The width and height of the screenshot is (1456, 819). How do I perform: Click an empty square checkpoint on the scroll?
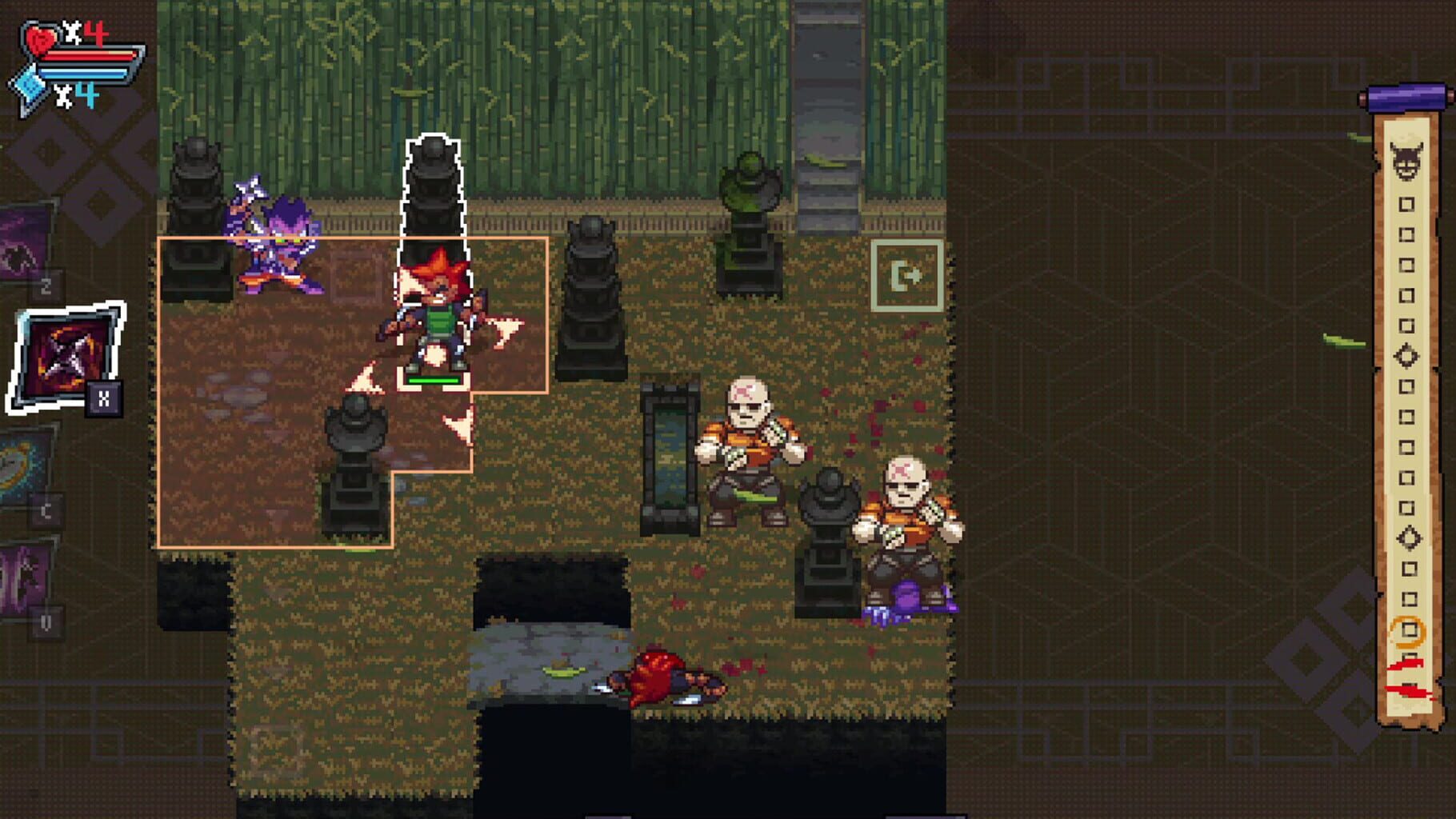(1406, 205)
